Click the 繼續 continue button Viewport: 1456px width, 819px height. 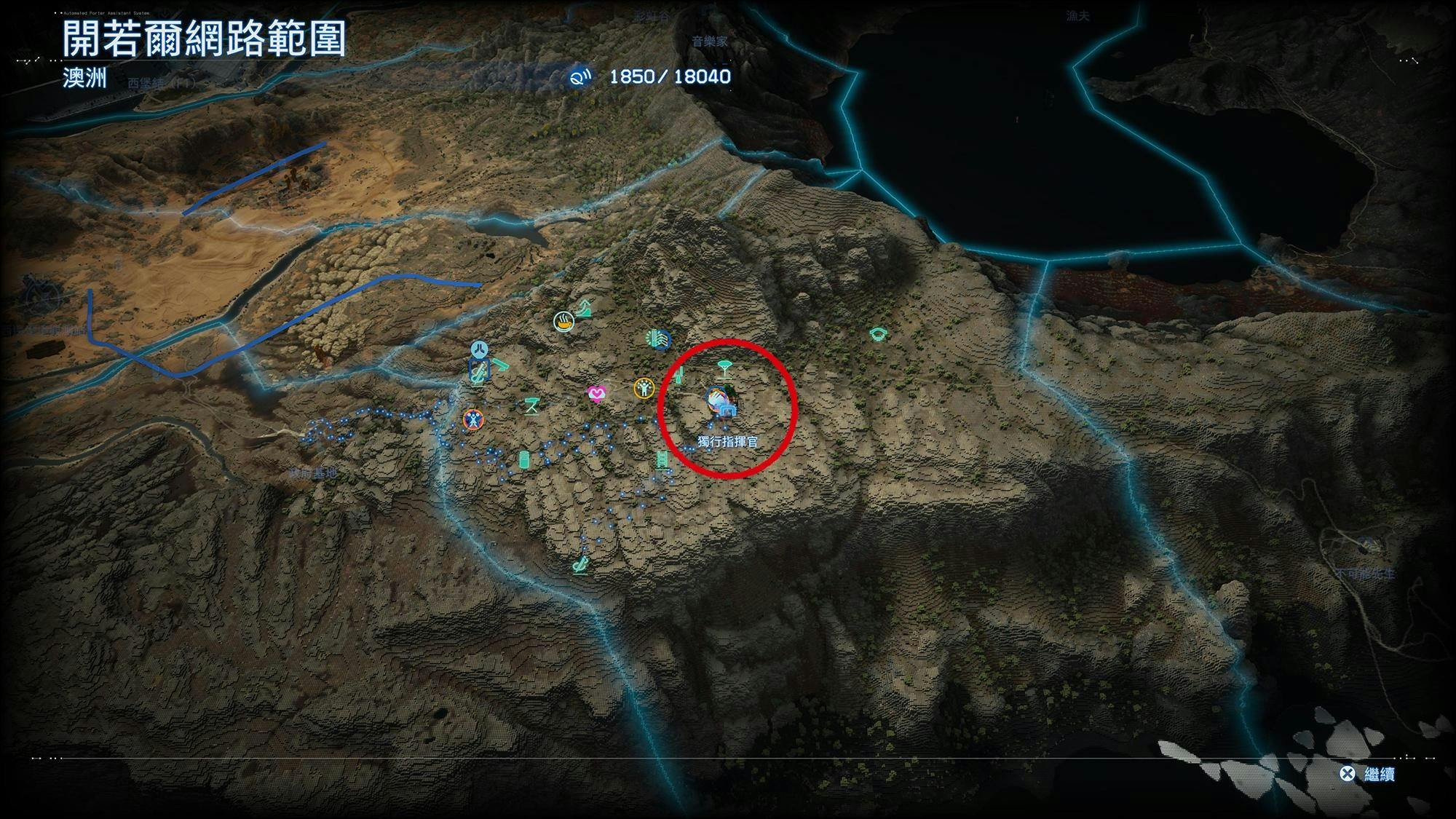pyautogui.click(x=1367, y=774)
